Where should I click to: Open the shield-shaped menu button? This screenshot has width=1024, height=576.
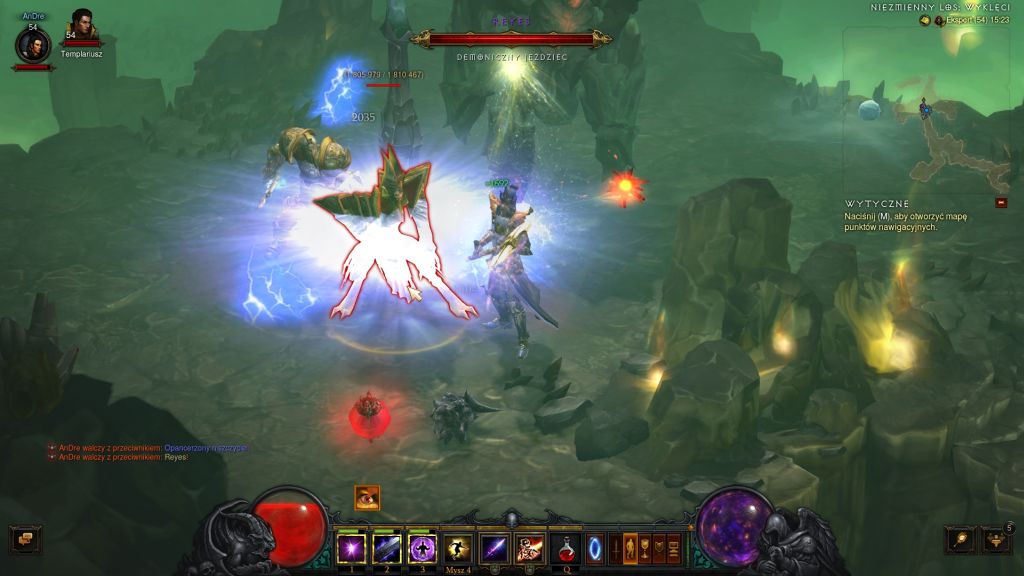[x=659, y=548]
